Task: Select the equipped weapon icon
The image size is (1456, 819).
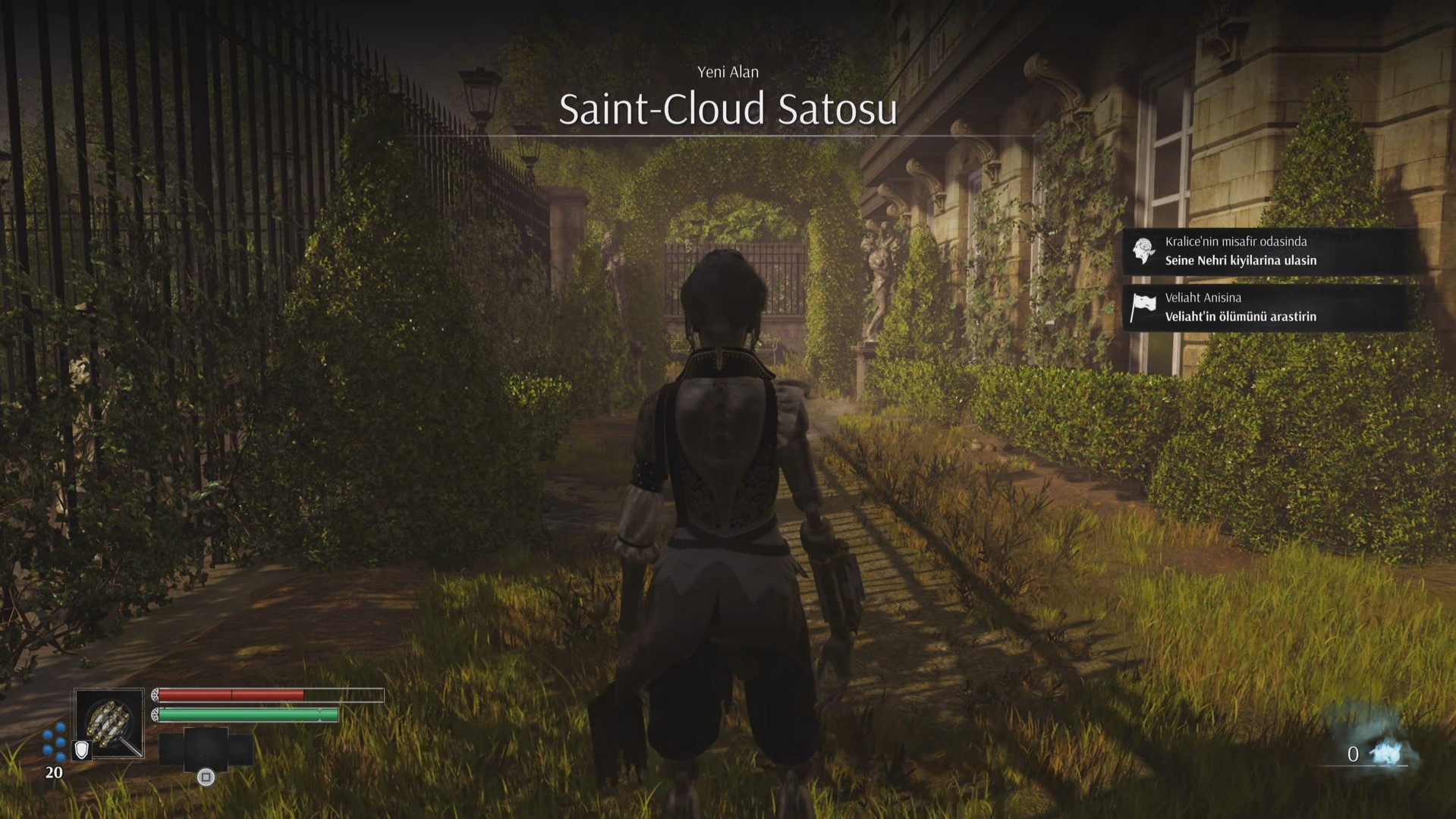Action: click(110, 722)
